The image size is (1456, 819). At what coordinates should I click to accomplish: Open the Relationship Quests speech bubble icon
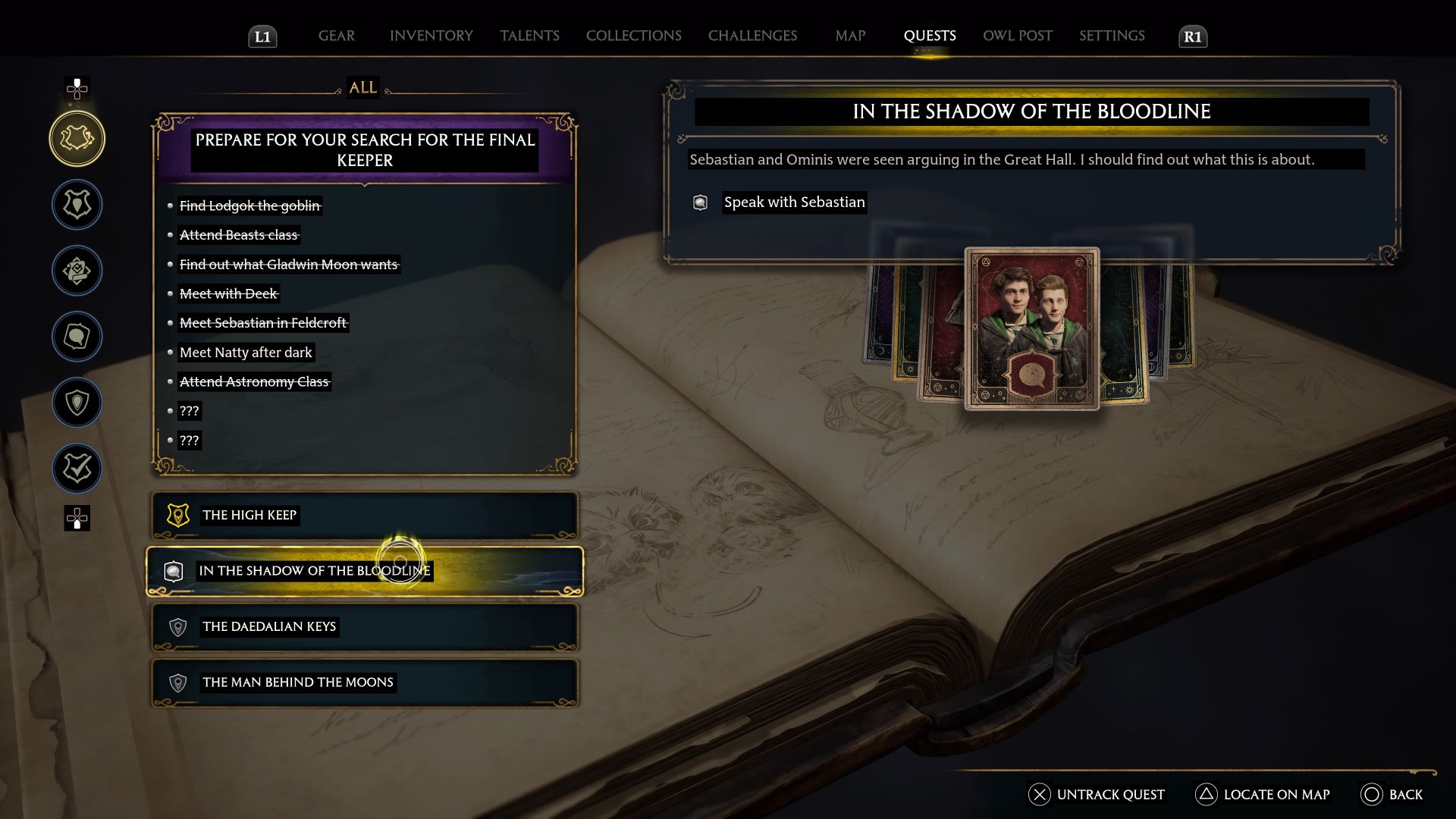coord(77,337)
